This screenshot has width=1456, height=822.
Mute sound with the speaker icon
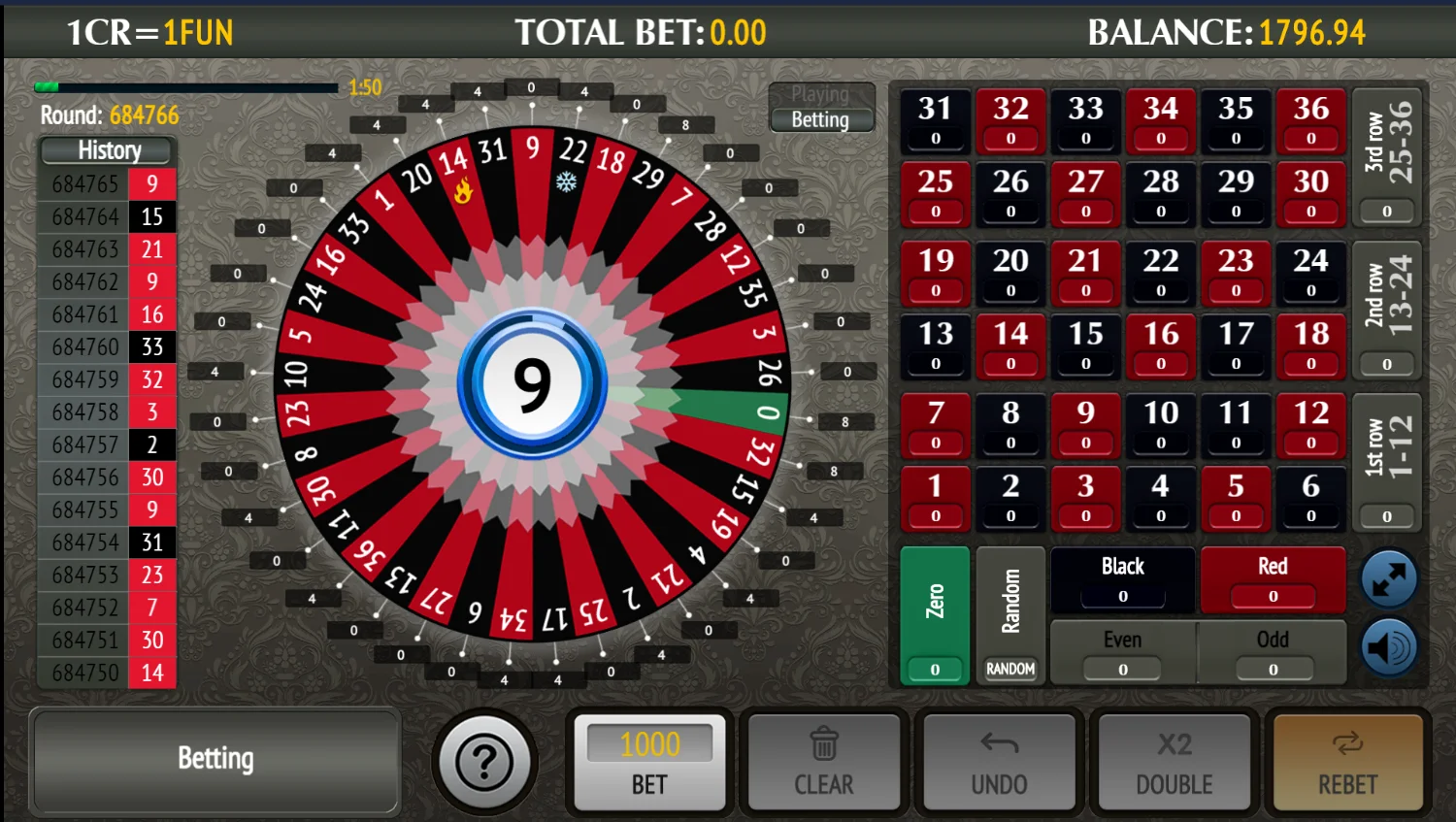tap(1388, 646)
